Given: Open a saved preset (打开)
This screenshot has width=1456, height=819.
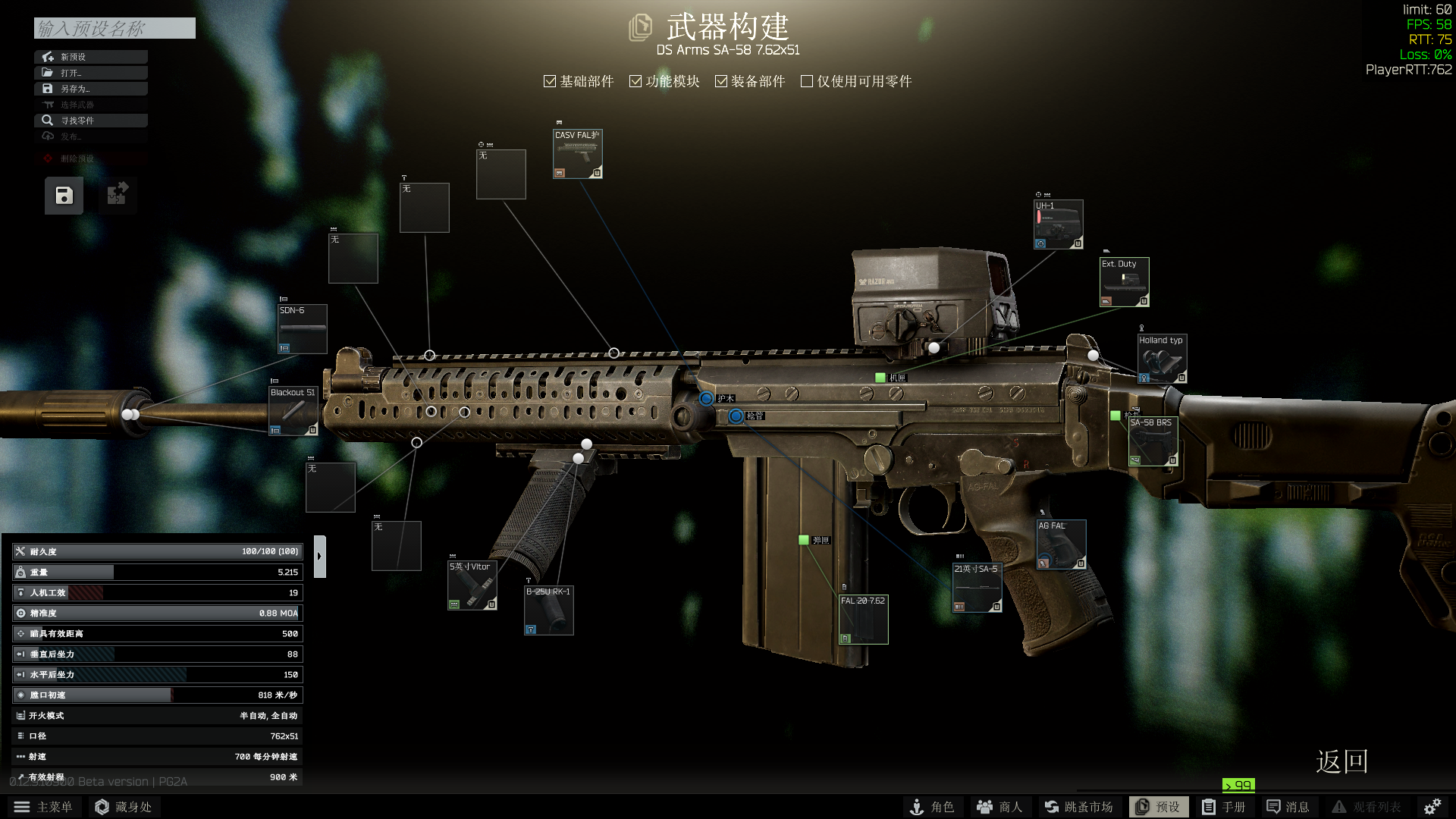Looking at the screenshot, I should (x=90, y=73).
